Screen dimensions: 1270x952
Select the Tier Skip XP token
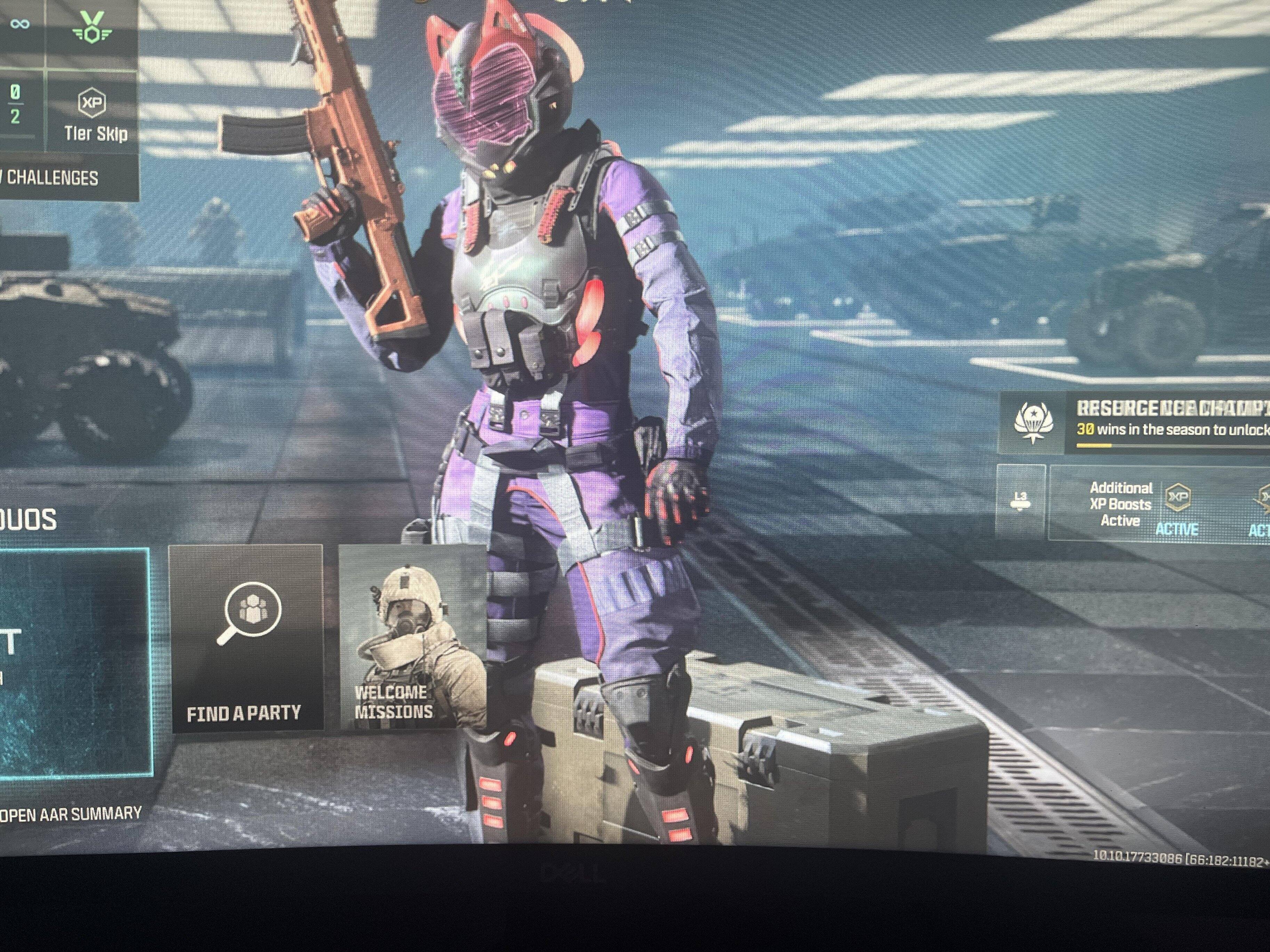tap(94, 114)
